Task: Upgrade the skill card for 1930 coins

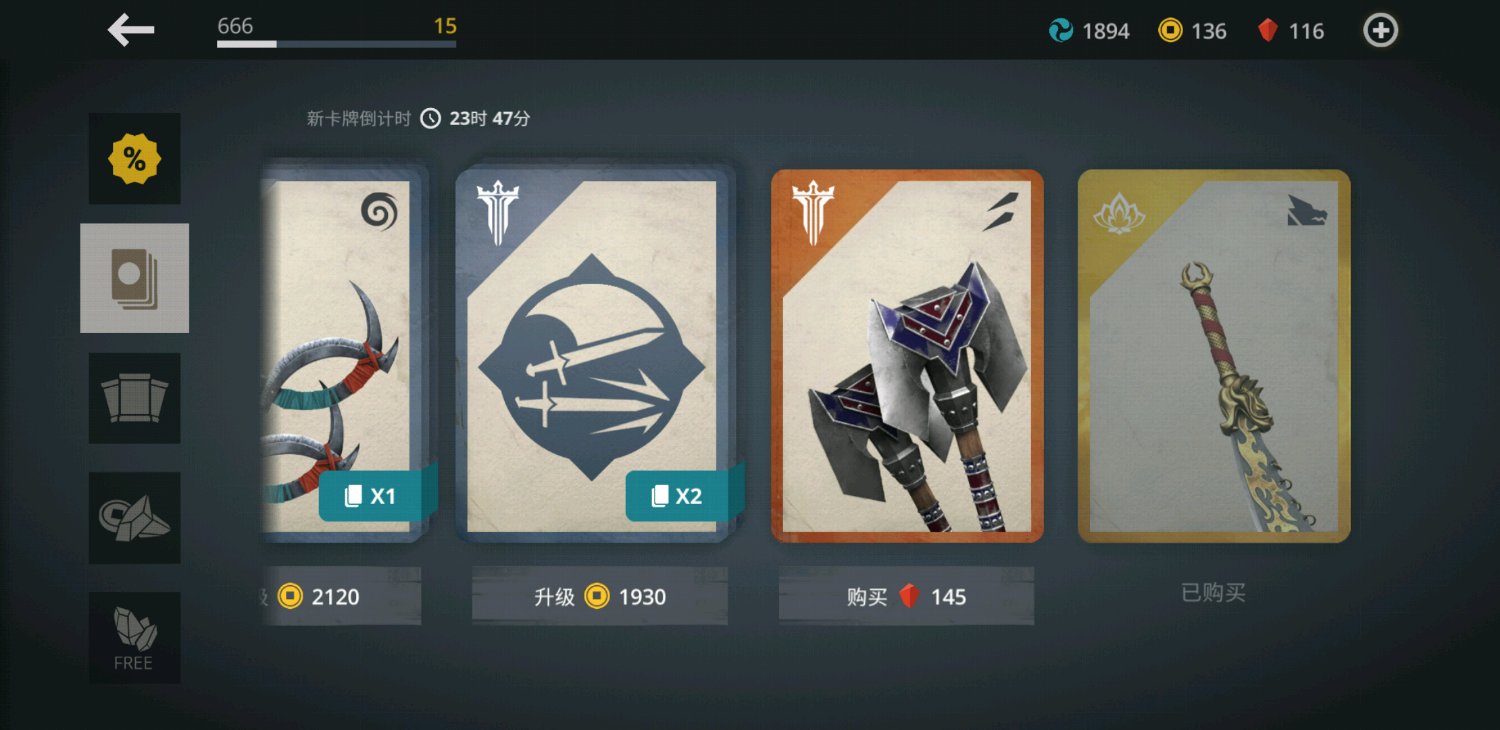Action: pyautogui.click(x=600, y=597)
